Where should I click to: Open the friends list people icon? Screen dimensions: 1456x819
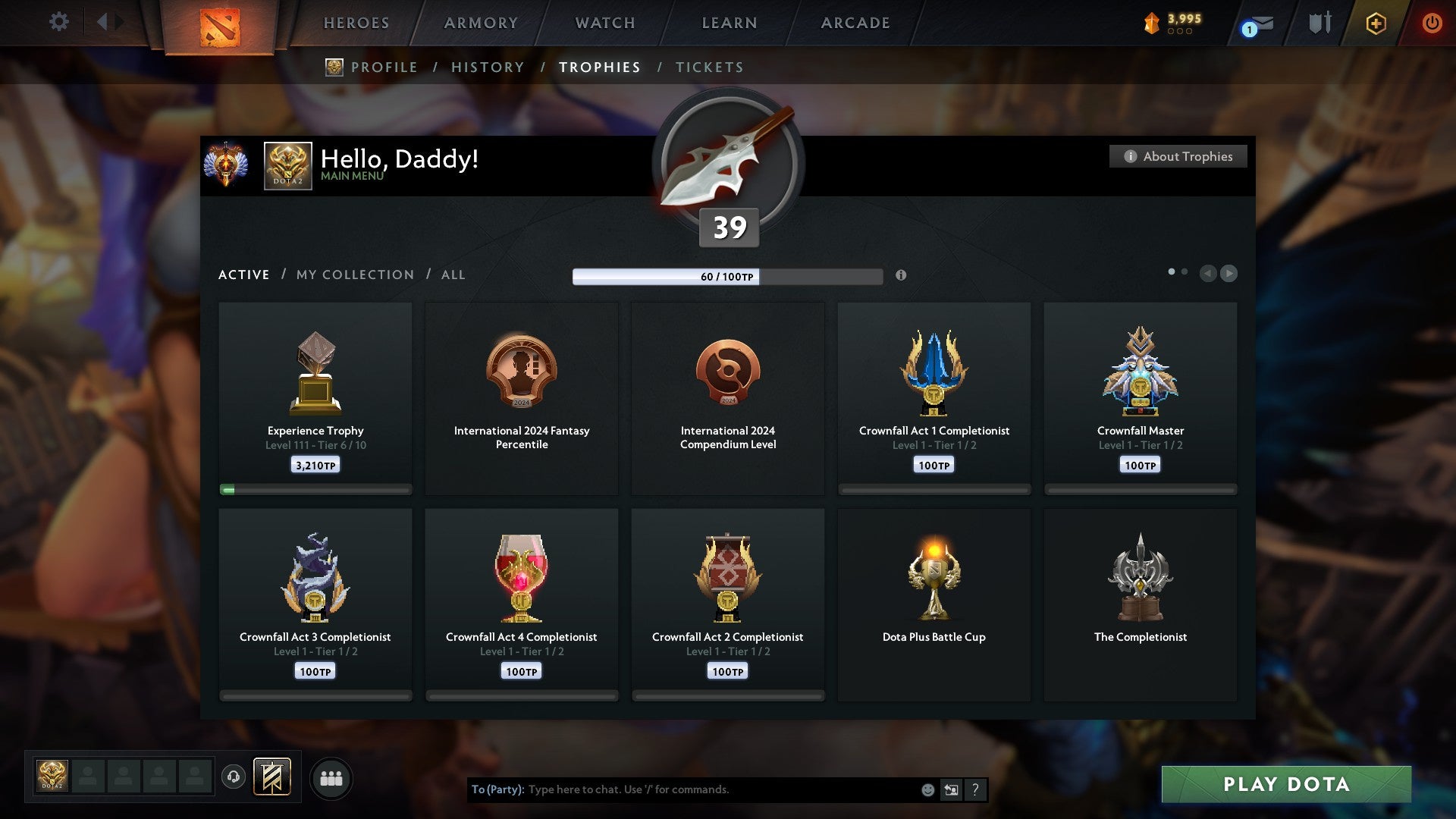click(331, 777)
